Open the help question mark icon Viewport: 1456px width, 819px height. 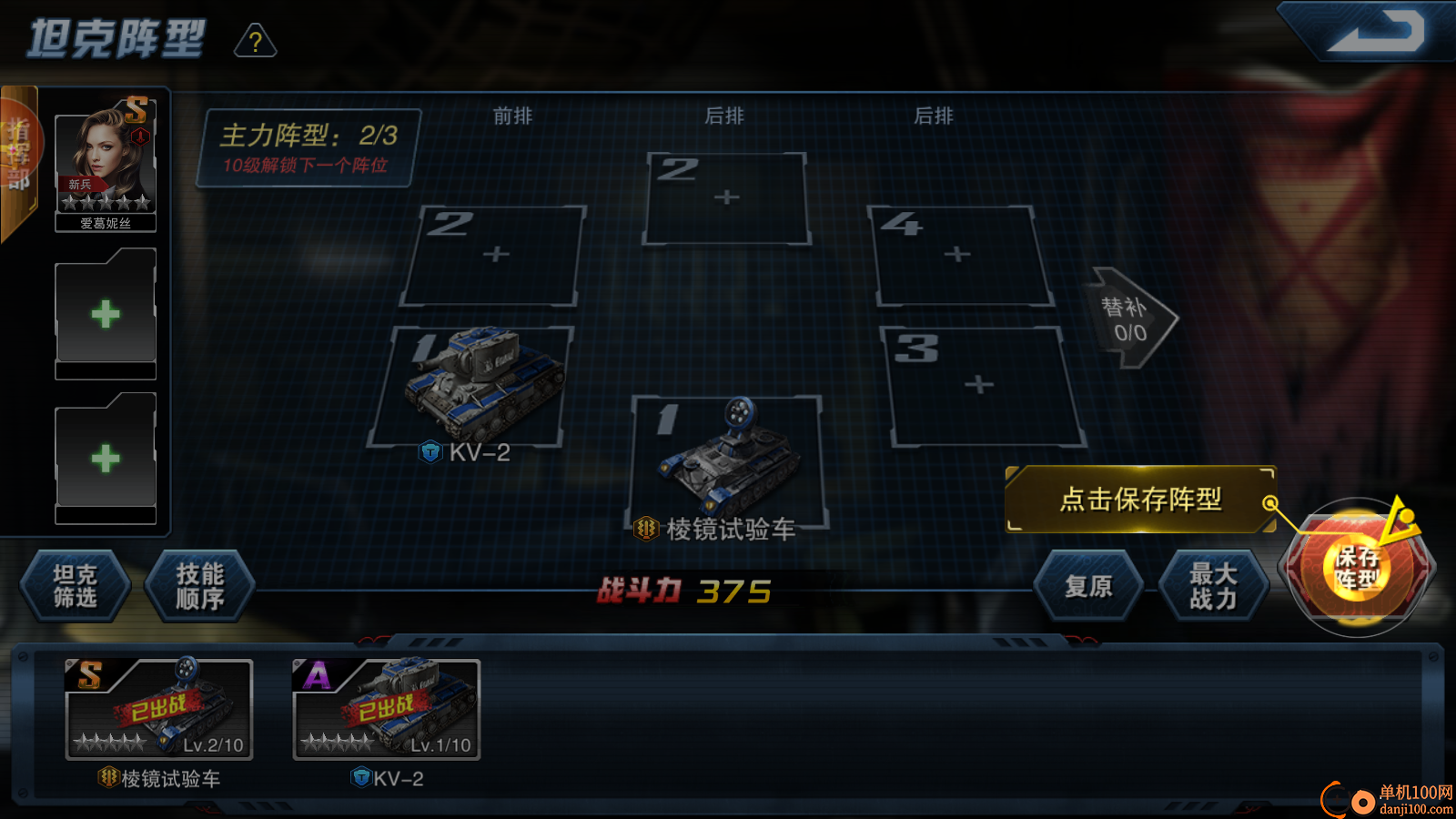click(256, 42)
